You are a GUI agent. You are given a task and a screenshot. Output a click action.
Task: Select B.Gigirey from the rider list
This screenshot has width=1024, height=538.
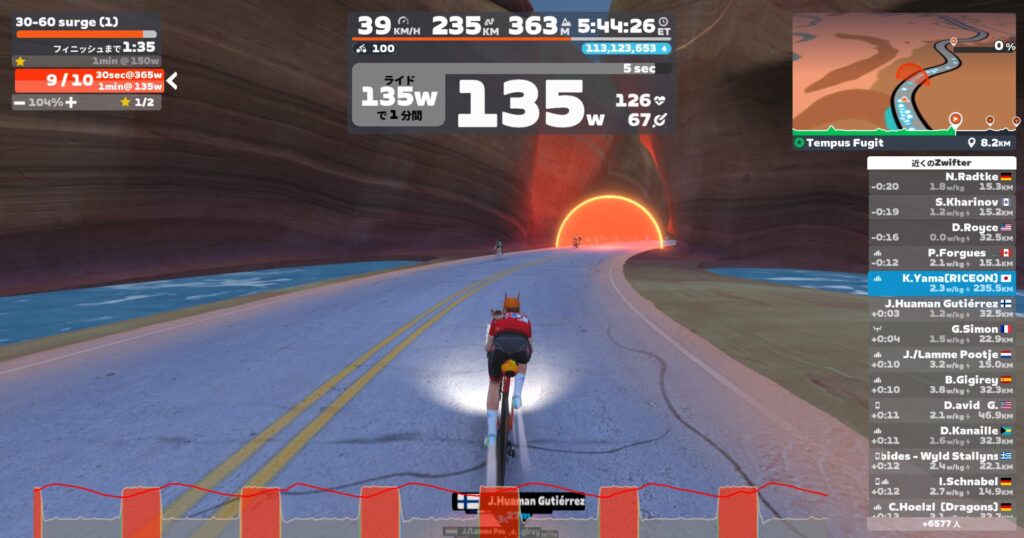[x=941, y=384]
